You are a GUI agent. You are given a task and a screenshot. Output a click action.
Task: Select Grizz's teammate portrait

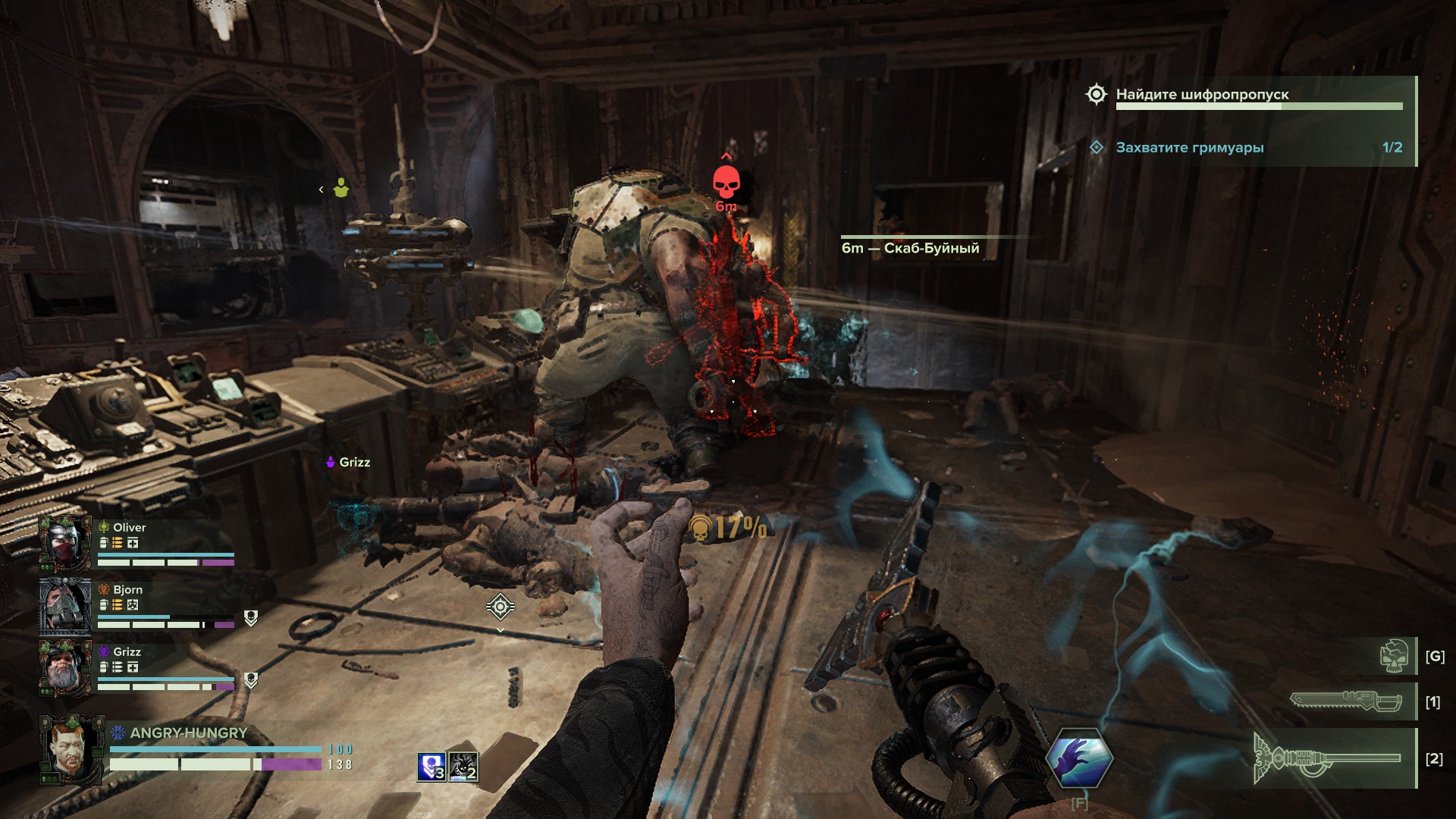pyautogui.click(x=65, y=667)
